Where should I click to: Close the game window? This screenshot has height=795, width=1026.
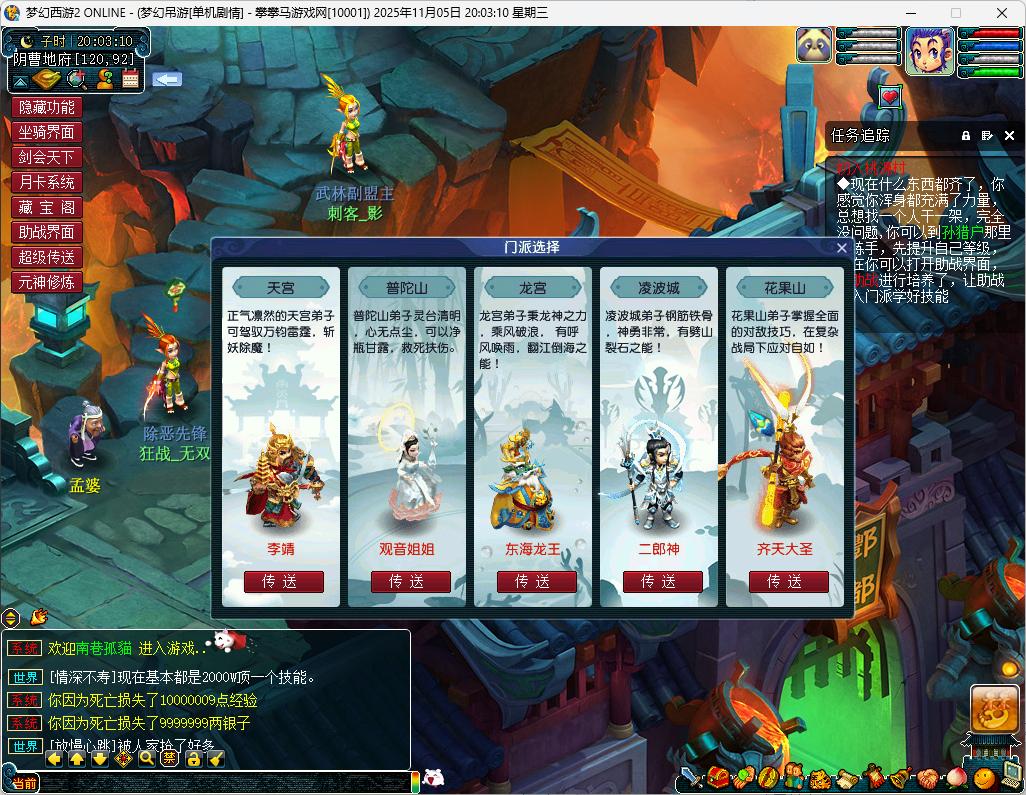coord(1001,13)
